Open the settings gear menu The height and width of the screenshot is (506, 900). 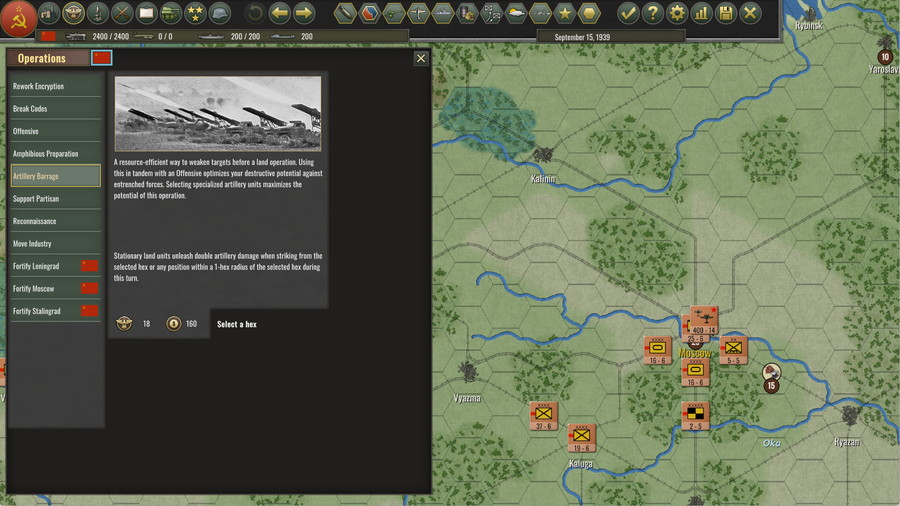[677, 13]
